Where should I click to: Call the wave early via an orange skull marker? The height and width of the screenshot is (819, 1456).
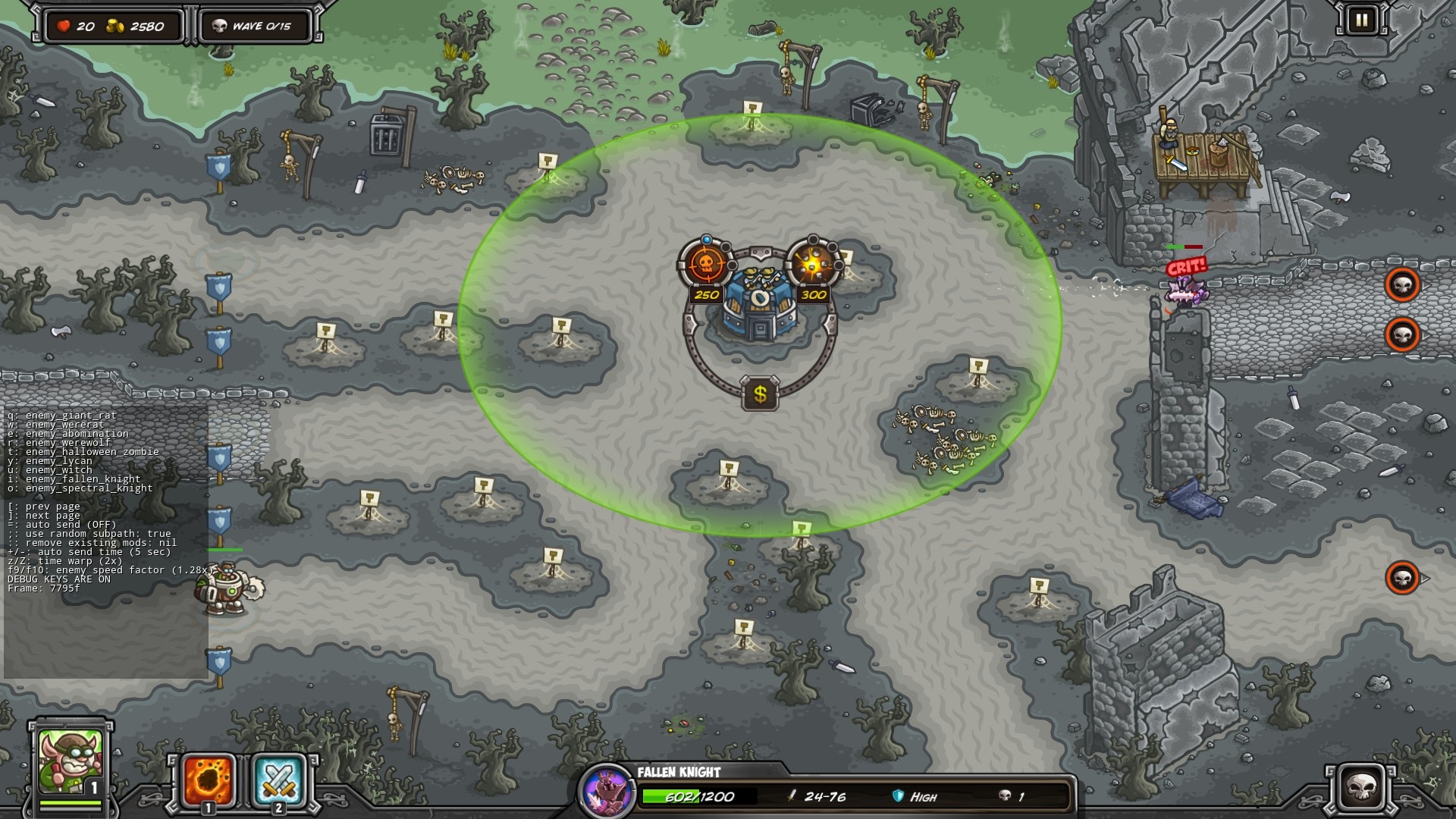(1402, 284)
